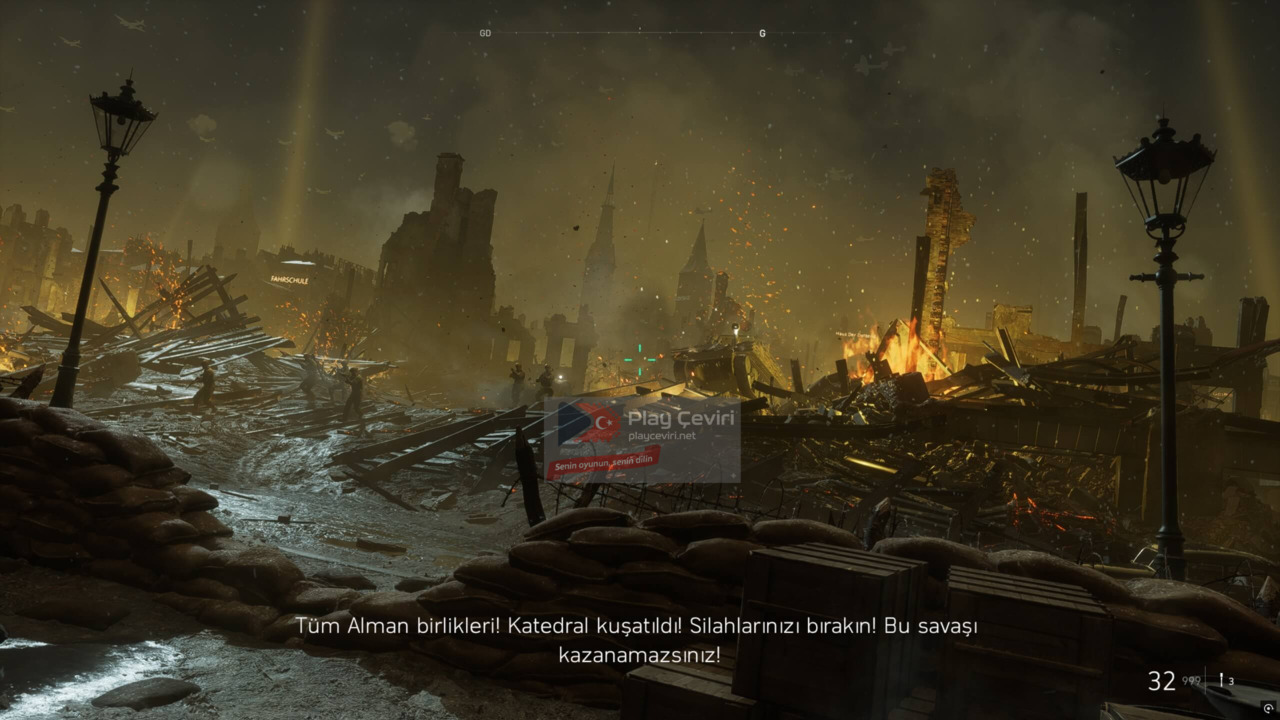Click the compass center tick above the crosshair
The height and width of the screenshot is (720, 1280).
coord(640,31)
